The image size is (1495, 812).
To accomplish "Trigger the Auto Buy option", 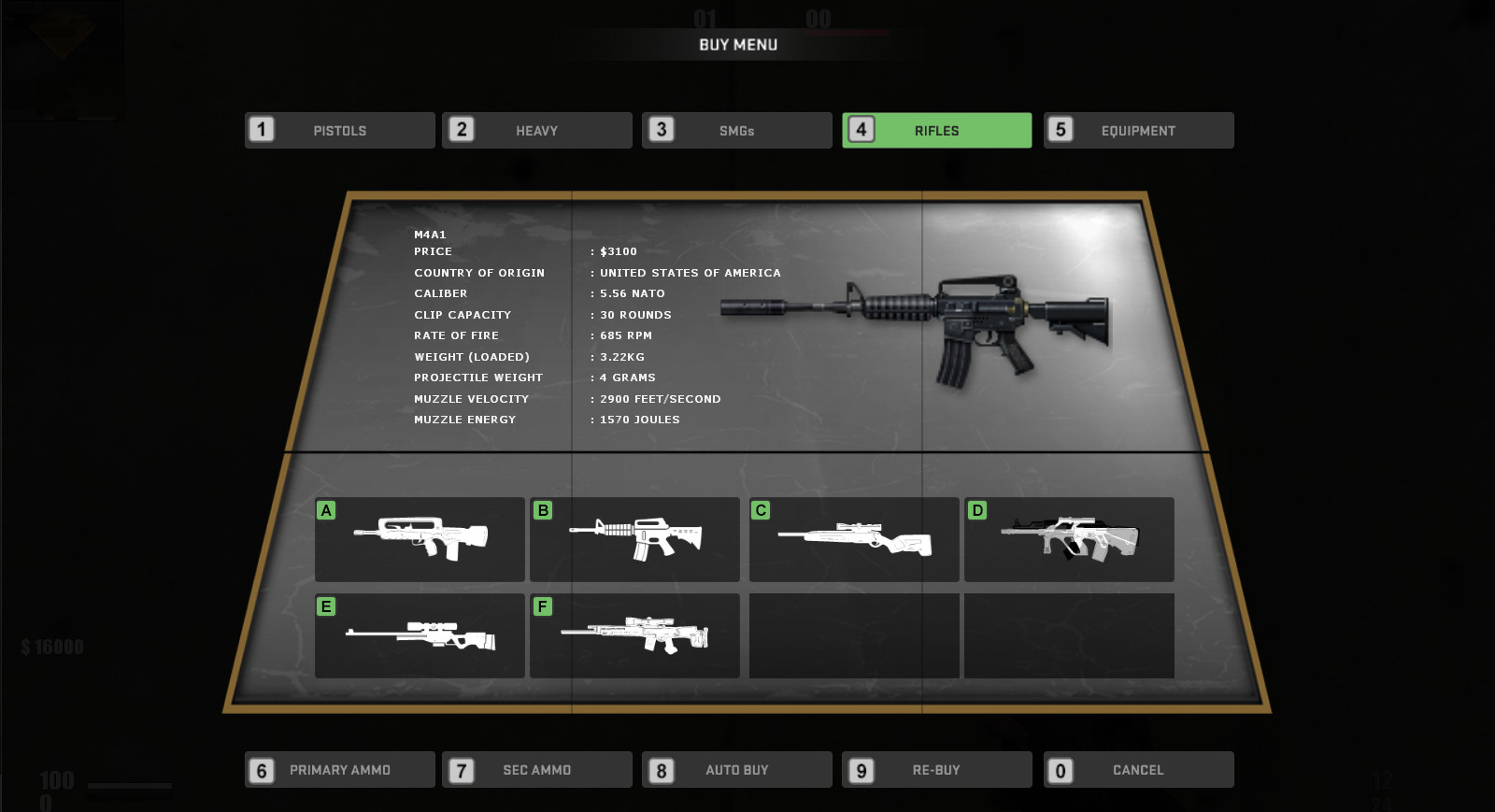I will (x=736, y=769).
